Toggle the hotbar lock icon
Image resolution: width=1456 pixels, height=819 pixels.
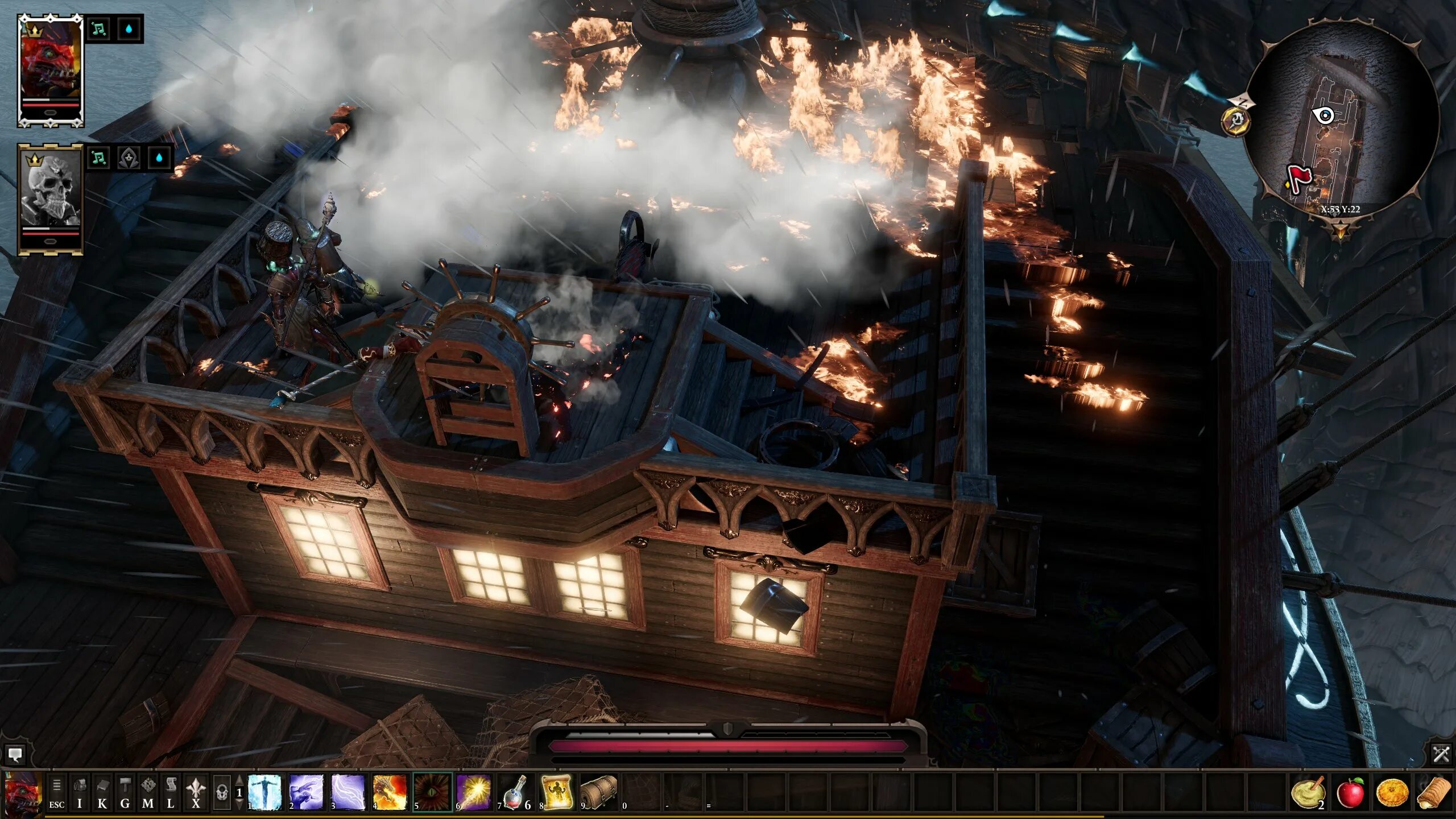point(222,793)
